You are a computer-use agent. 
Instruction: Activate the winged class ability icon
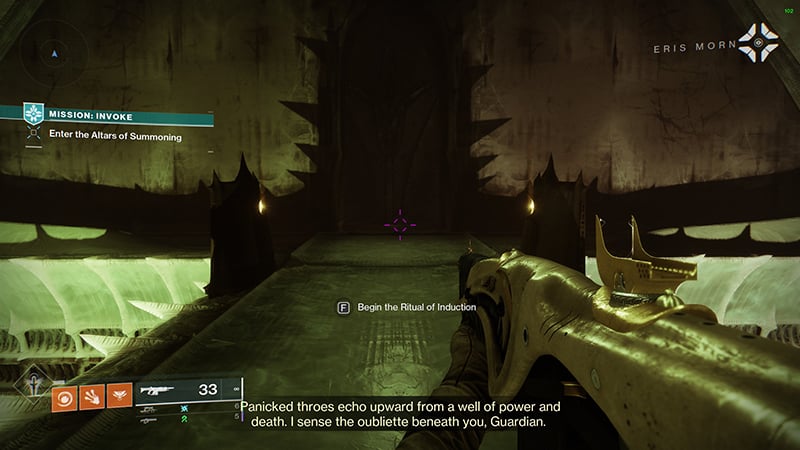pos(121,395)
